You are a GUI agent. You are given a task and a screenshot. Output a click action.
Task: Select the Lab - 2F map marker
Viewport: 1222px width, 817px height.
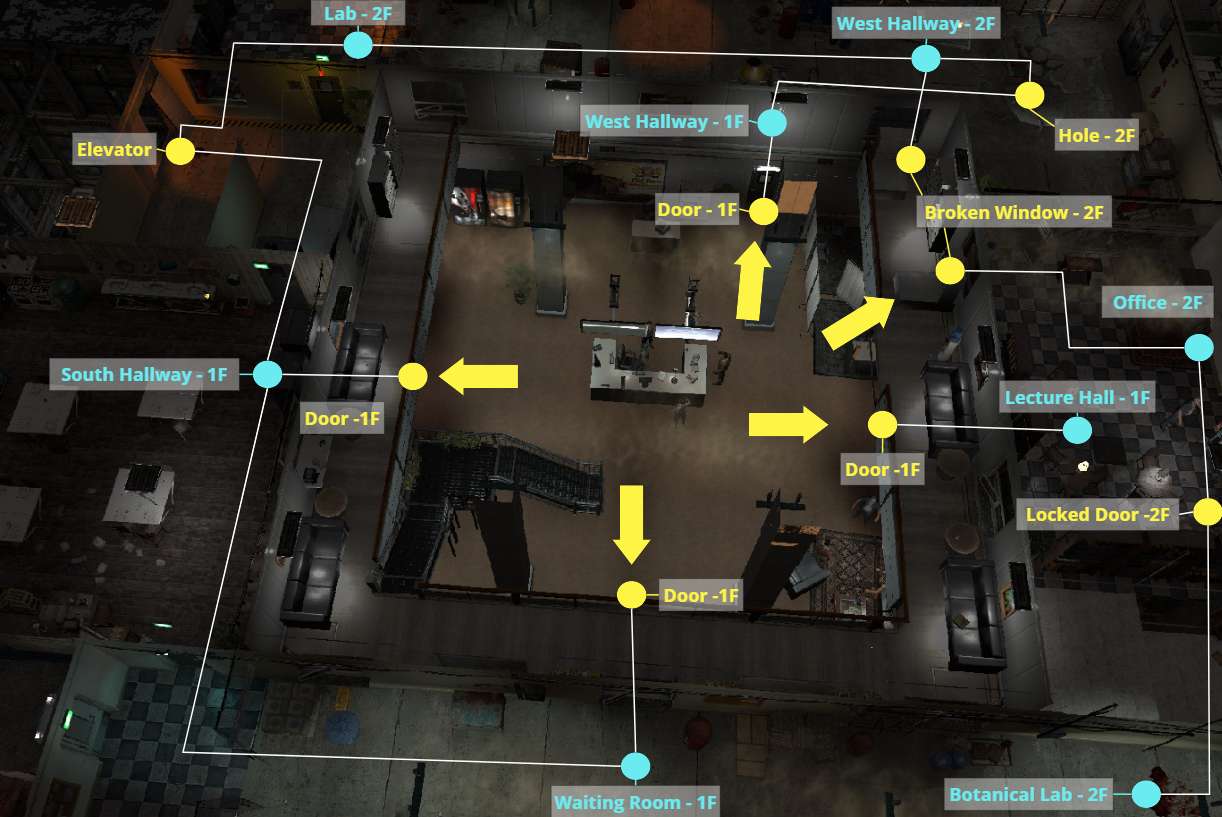click(x=357, y=45)
